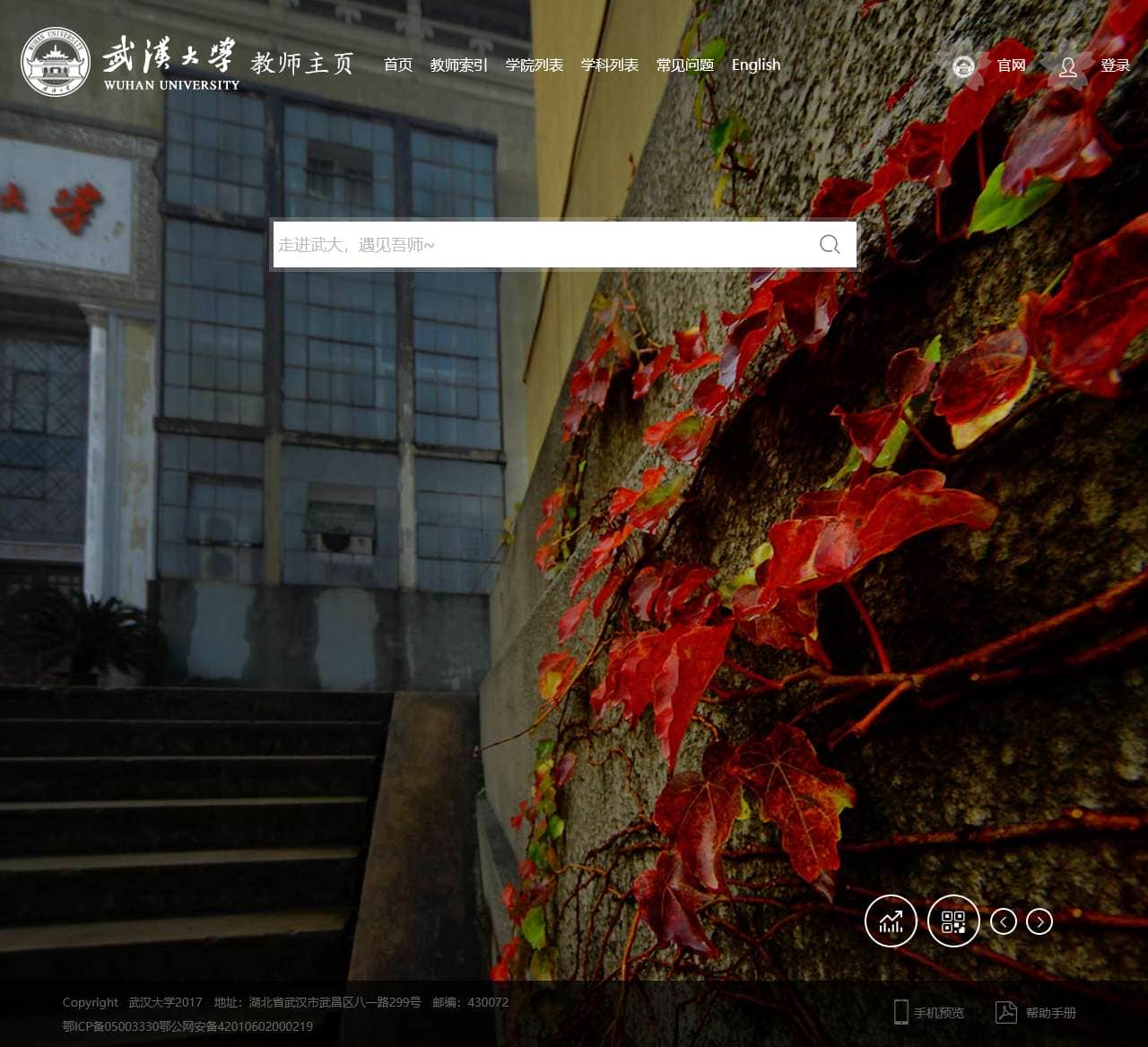
Task: Click the Wuhan University logo
Action: coord(130,62)
